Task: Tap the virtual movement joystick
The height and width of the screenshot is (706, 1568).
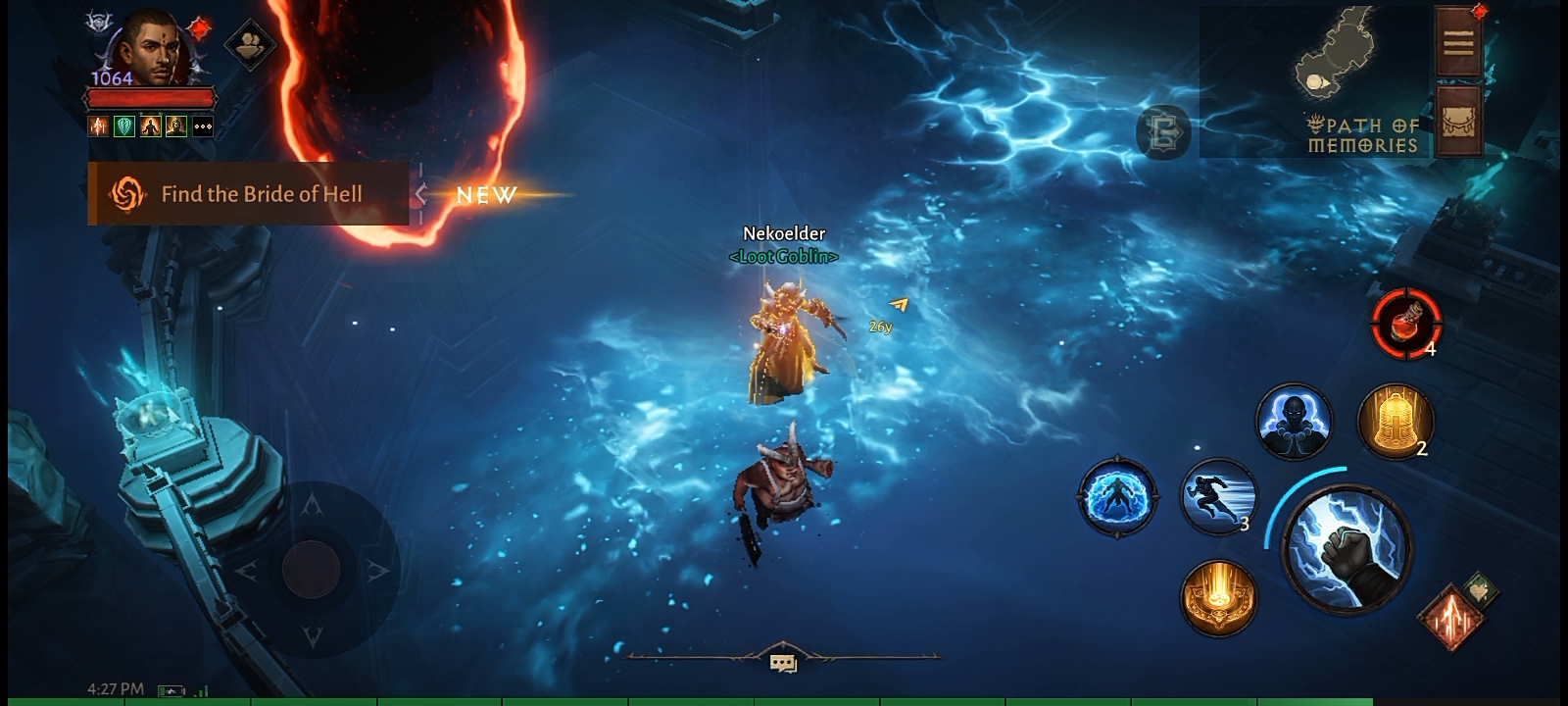Action: point(312,569)
